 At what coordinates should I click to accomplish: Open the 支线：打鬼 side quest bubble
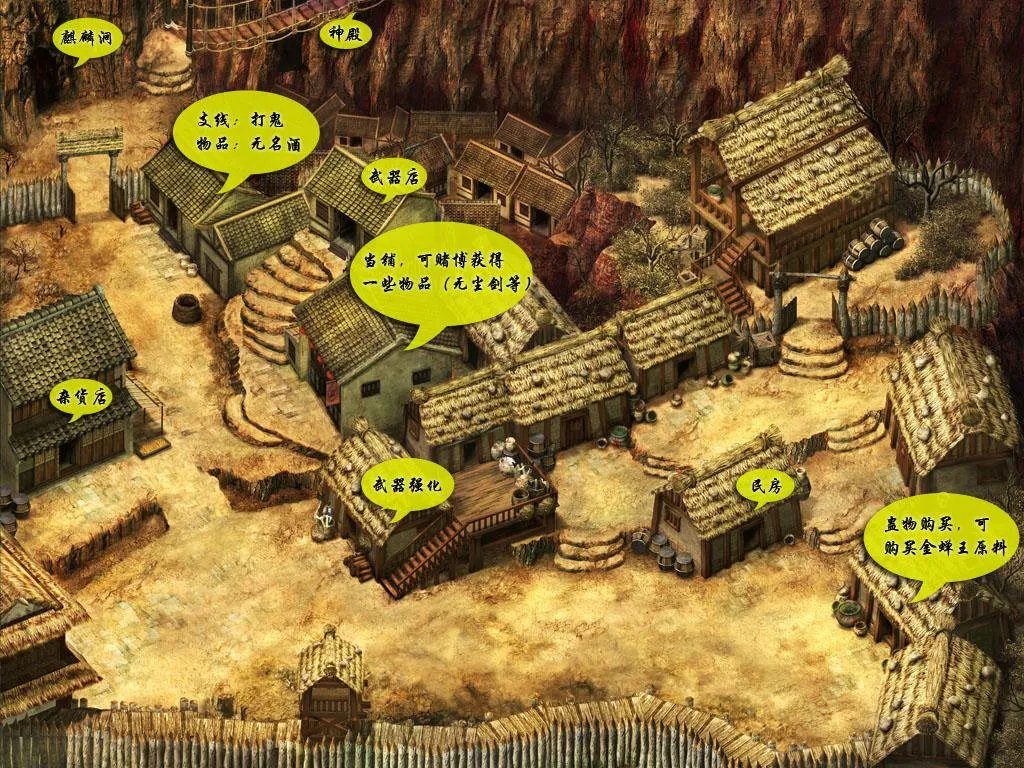pyautogui.click(x=245, y=132)
